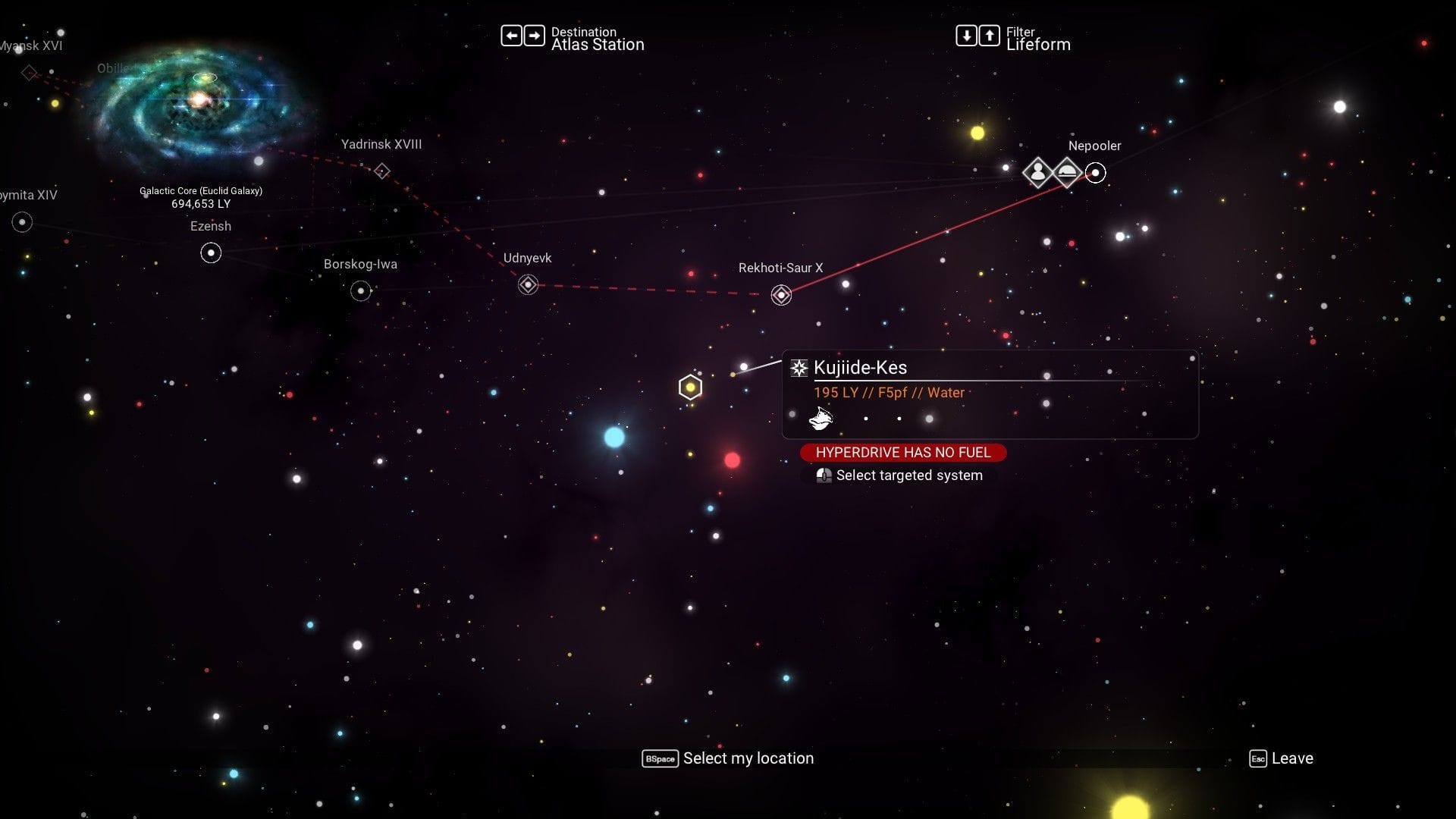1456x819 pixels.
Task: Toggle the circled Nepooler star selection
Action: [x=1095, y=172]
